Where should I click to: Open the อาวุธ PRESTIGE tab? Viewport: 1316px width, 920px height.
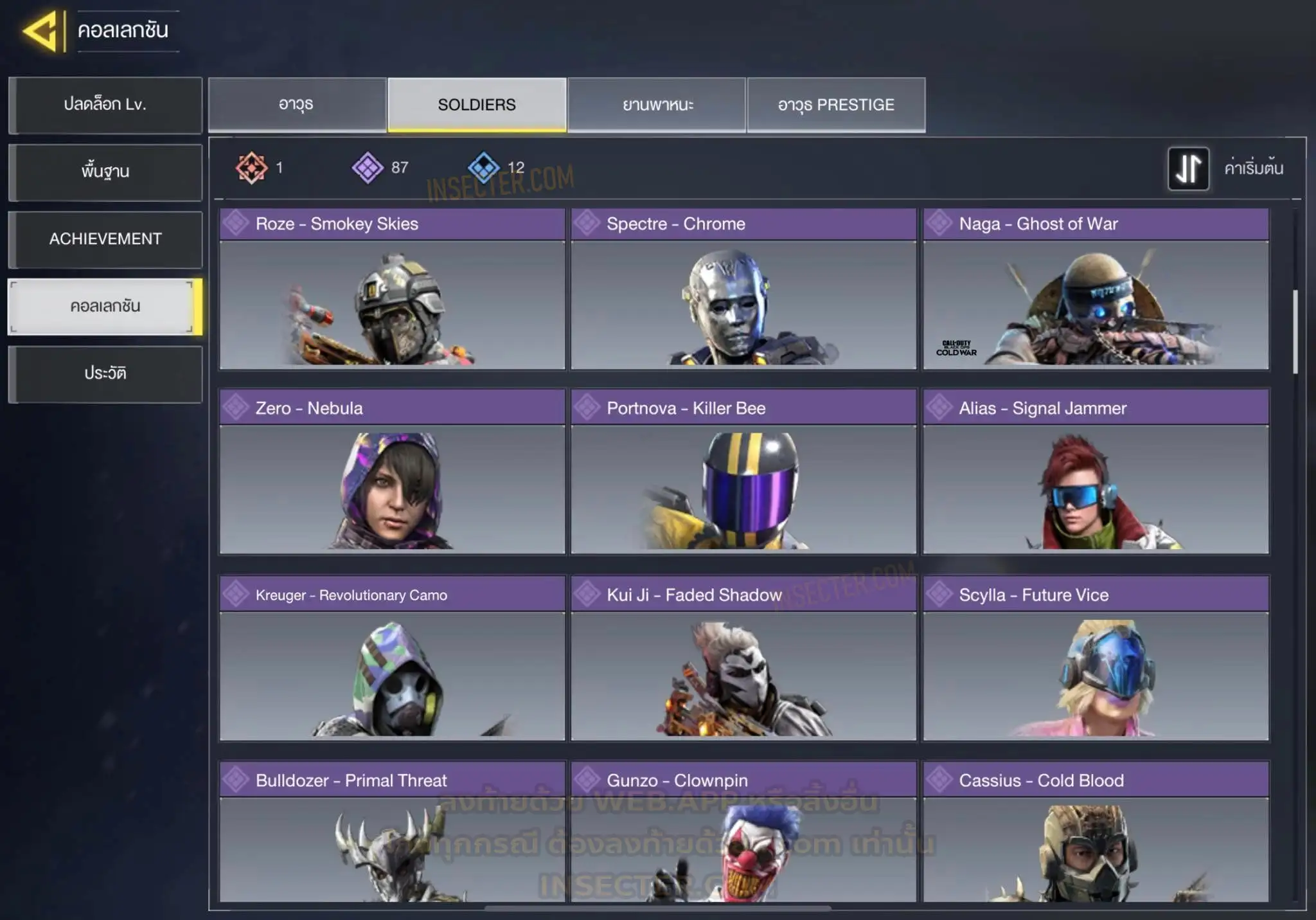tap(836, 105)
